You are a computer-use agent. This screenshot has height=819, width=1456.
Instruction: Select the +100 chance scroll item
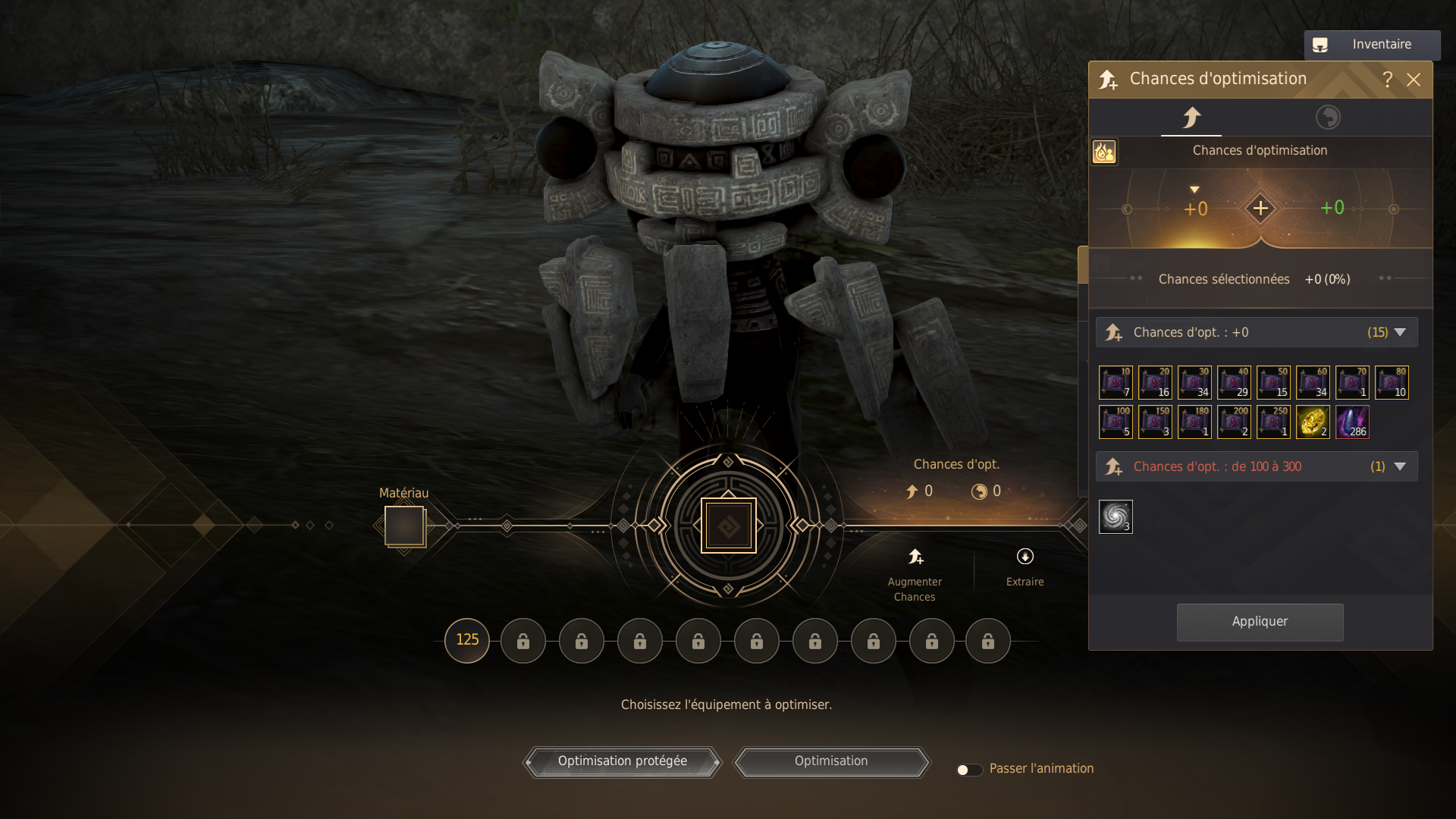coord(1116,422)
